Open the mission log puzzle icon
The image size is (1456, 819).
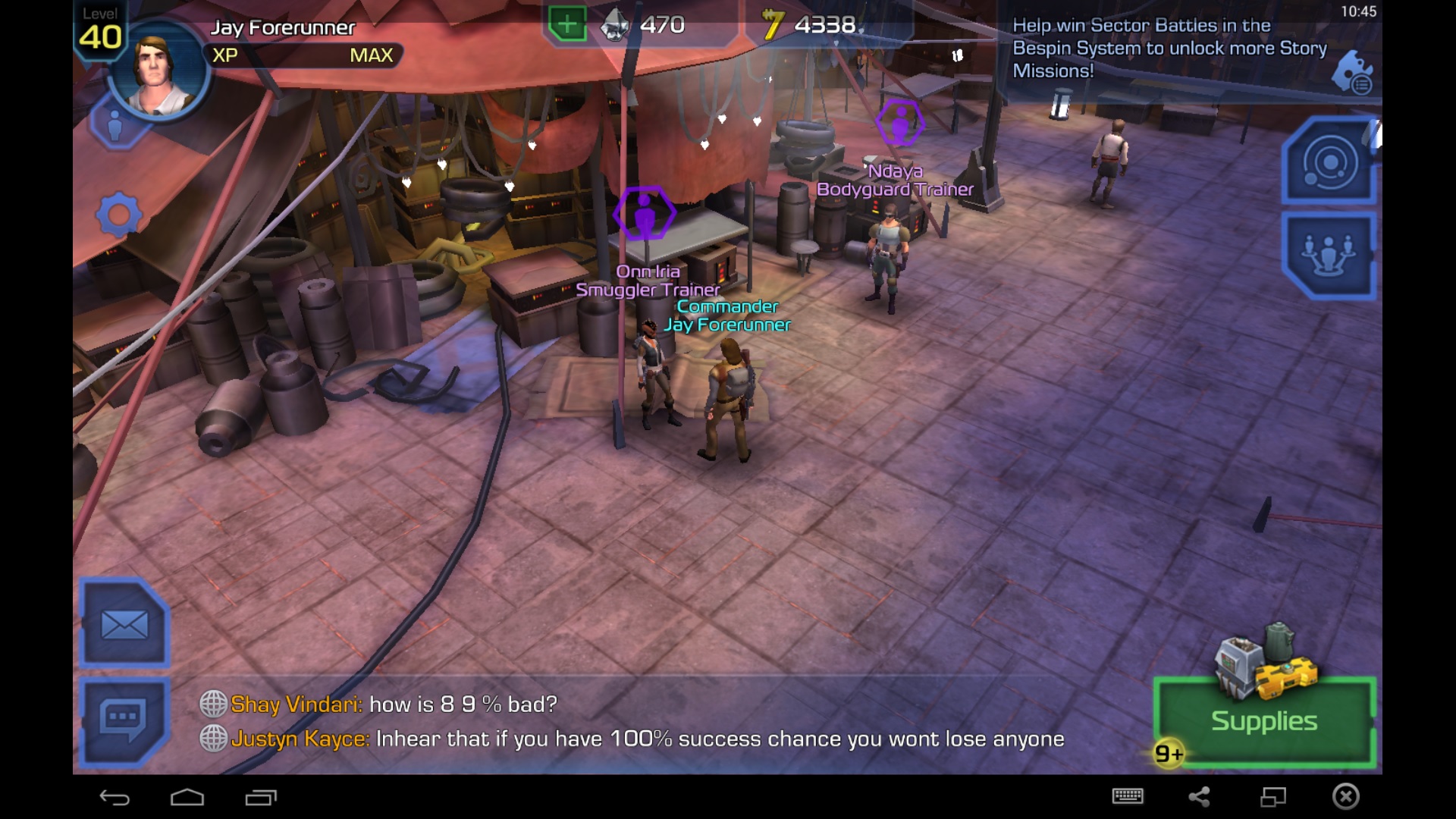tap(1352, 72)
